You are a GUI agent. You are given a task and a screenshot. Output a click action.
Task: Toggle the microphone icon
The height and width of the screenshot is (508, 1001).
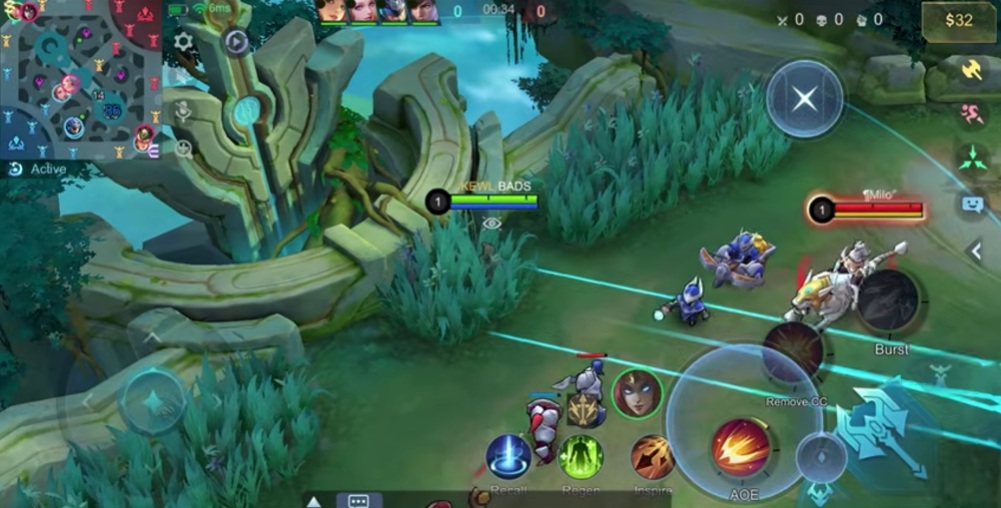(x=184, y=111)
